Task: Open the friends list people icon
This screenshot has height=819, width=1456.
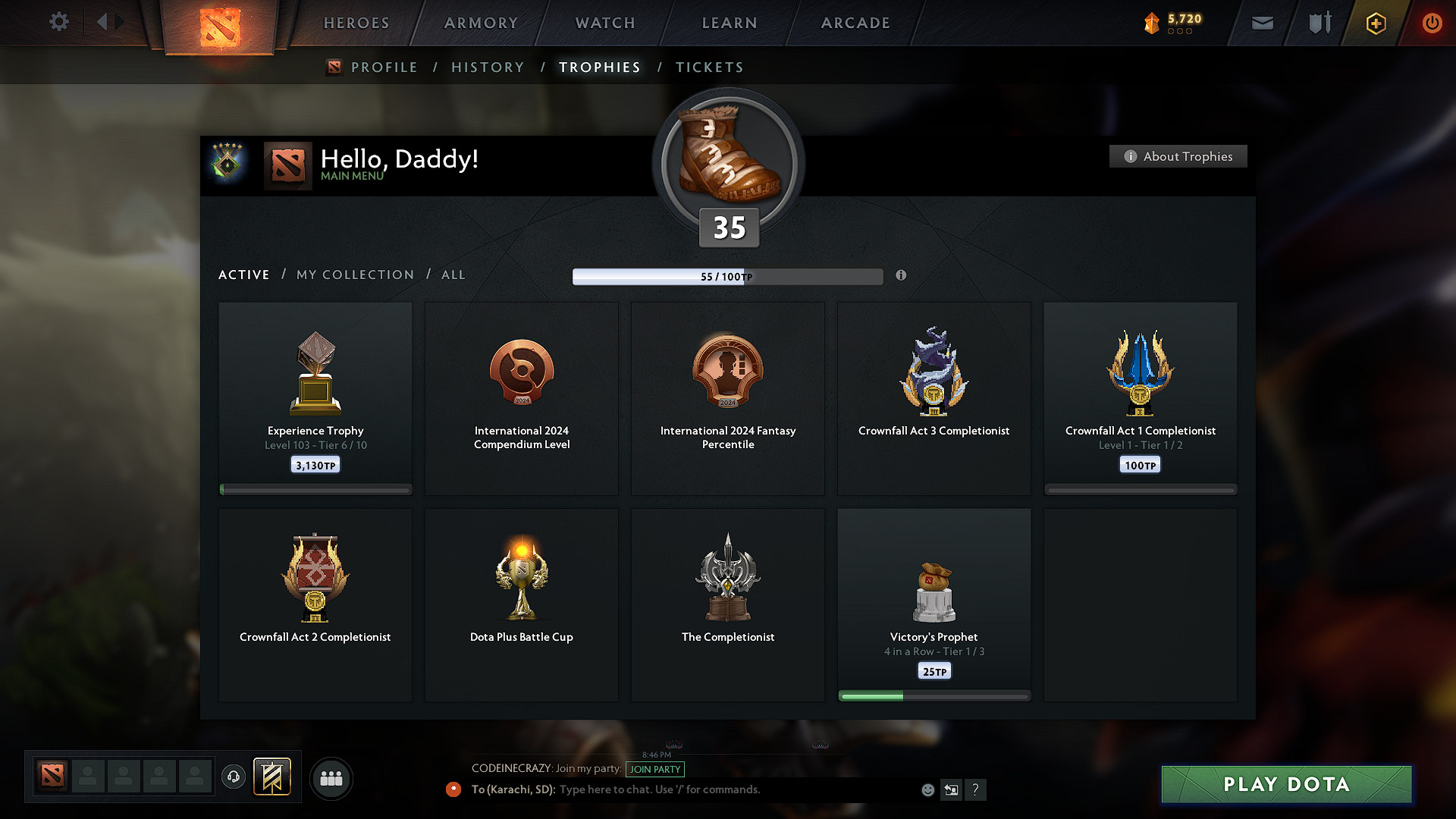Action: pyautogui.click(x=331, y=778)
